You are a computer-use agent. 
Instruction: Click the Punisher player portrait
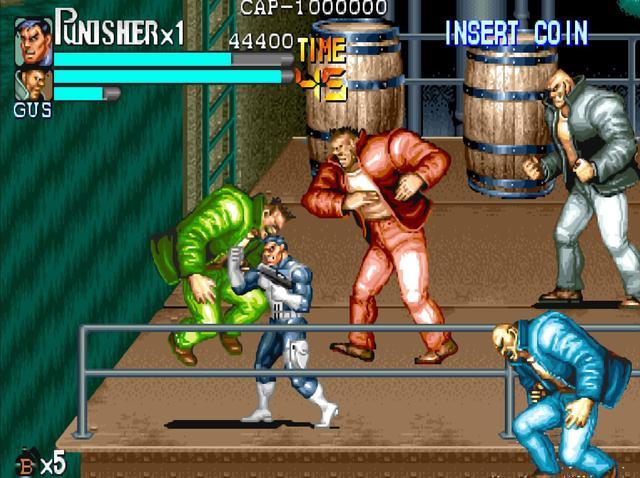click(33, 40)
